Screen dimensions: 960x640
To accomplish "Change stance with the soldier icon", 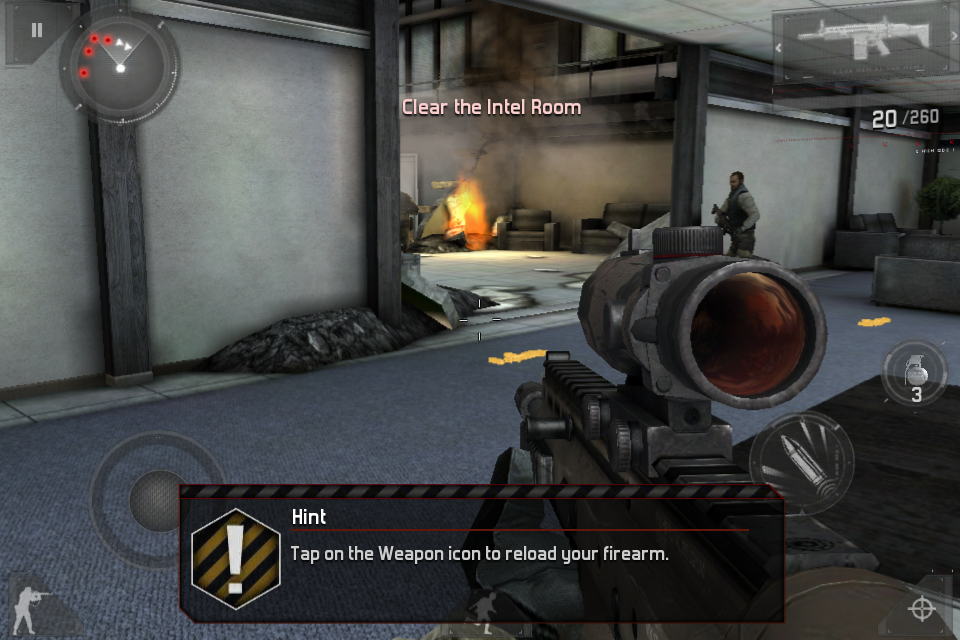I will 28,605.
